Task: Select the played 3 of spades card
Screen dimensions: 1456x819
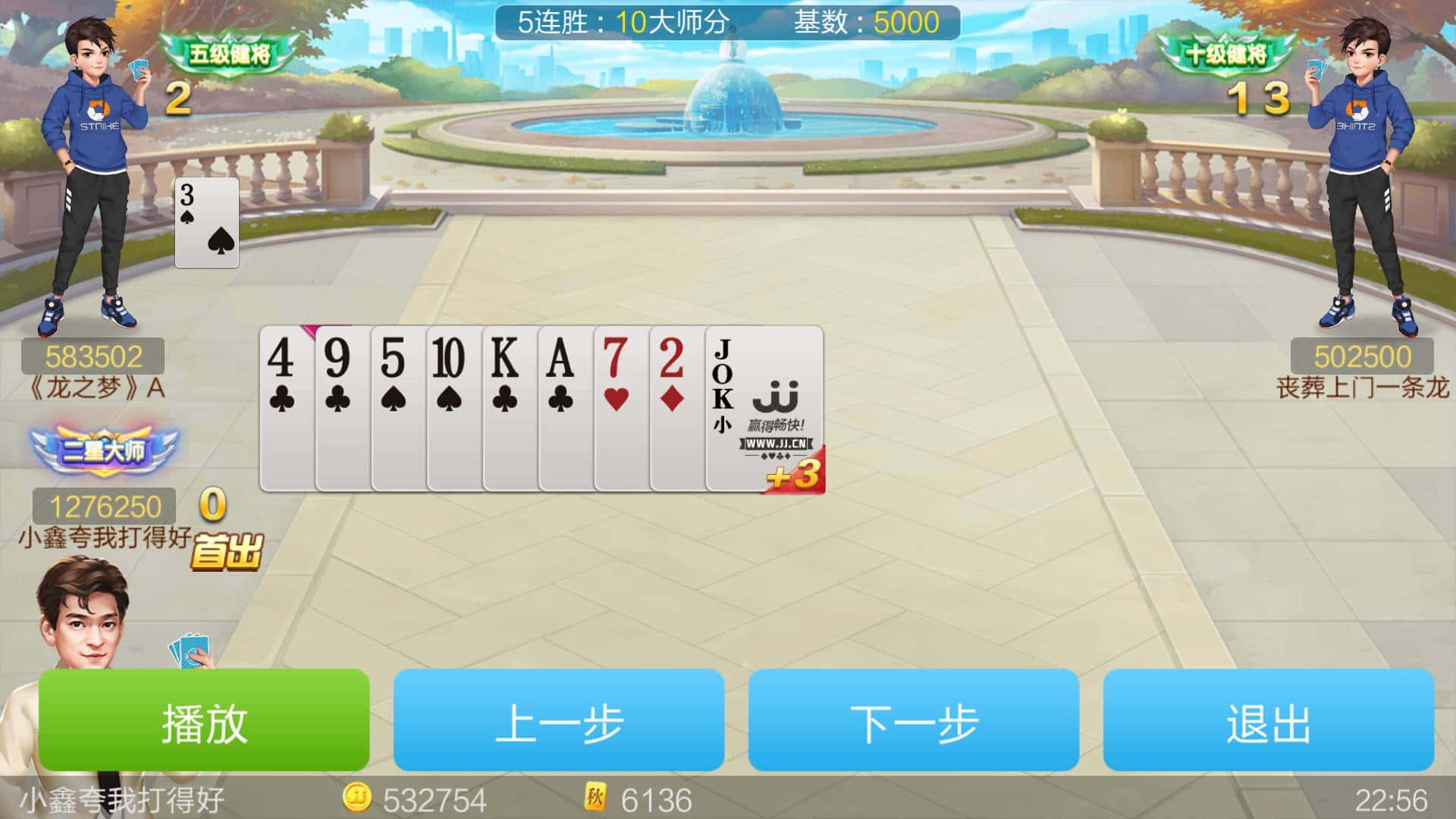Action: [206, 224]
